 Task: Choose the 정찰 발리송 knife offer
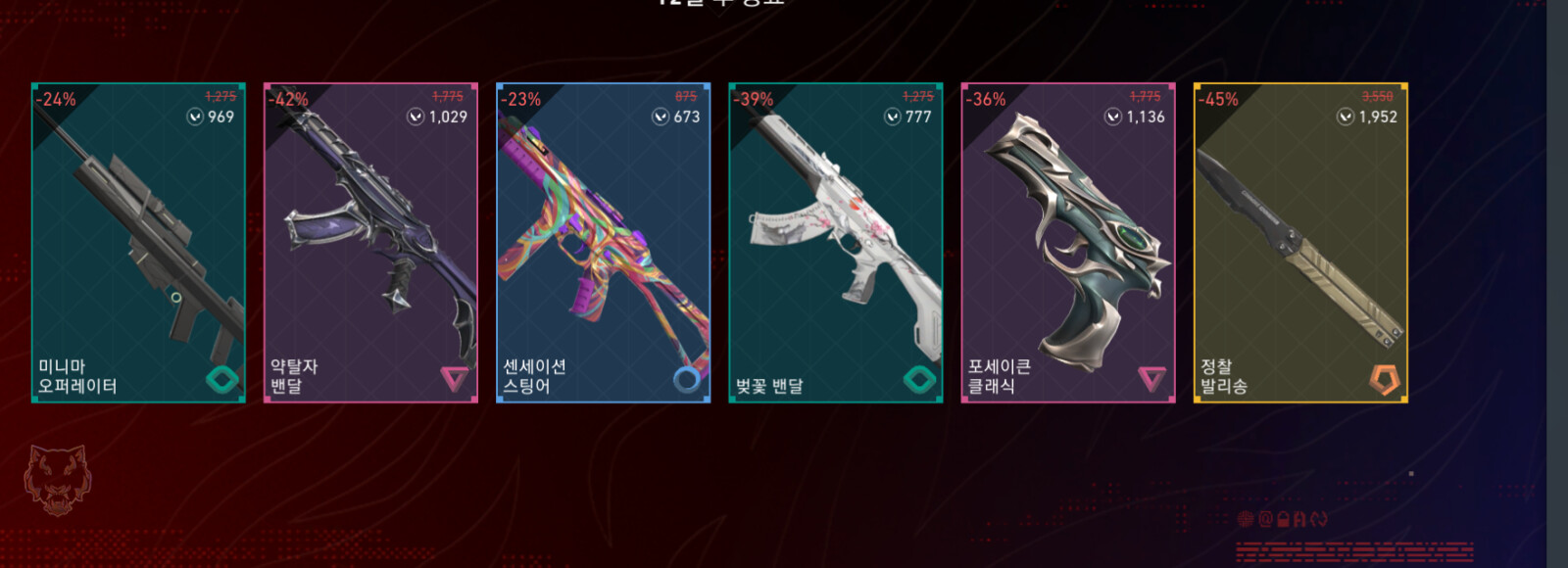[x=1300, y=242]
